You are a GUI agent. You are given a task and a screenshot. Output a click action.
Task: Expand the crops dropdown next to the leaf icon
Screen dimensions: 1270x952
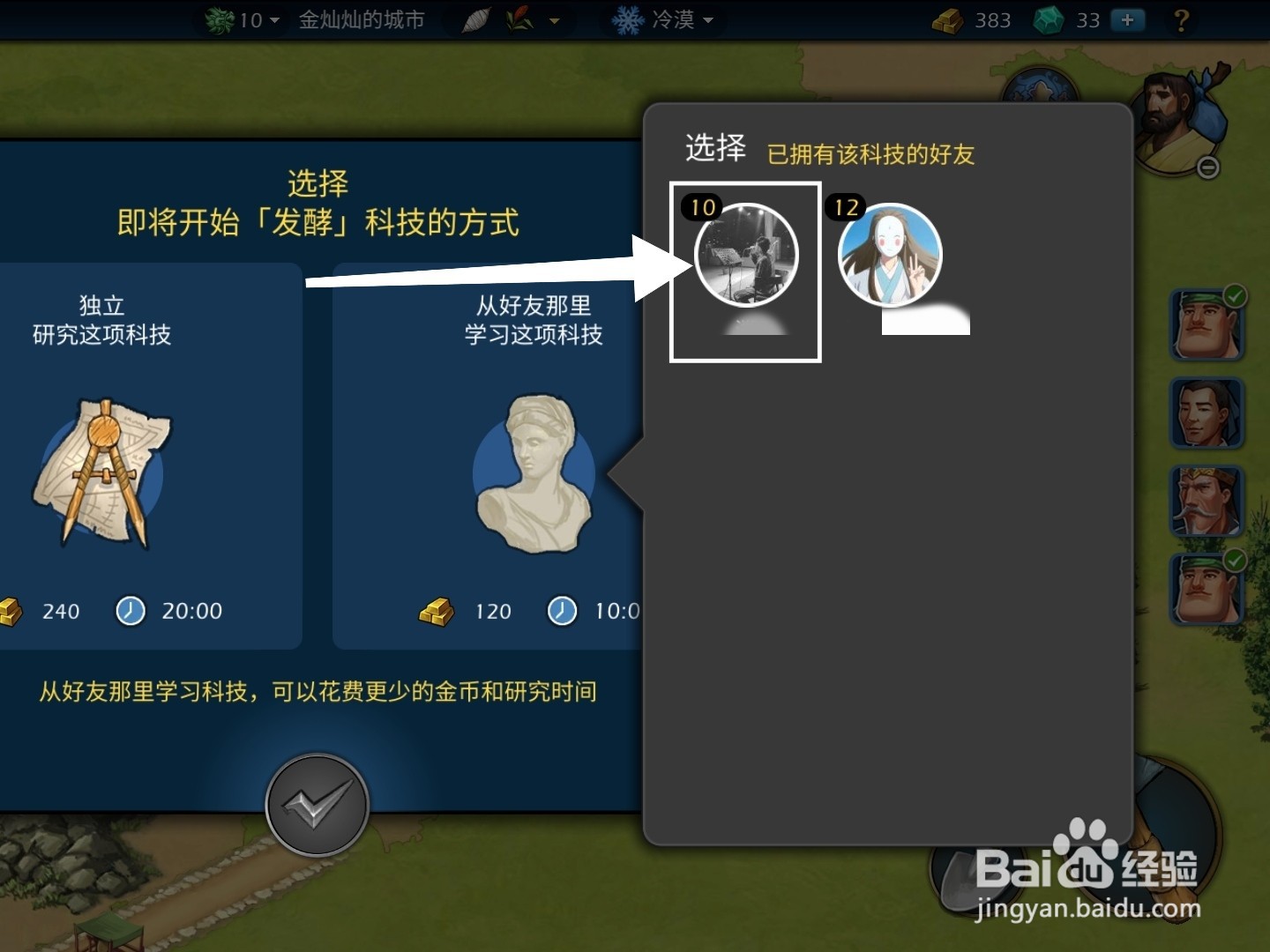554,19
